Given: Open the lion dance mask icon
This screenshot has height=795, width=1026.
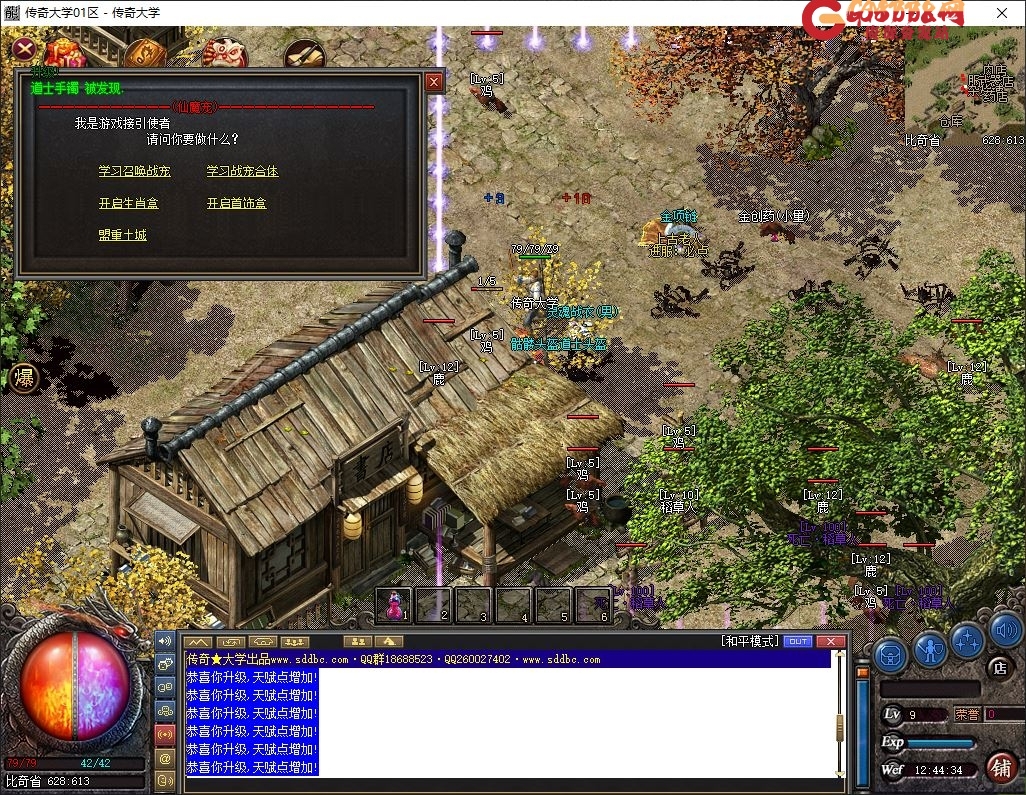Looking at the screenshot, I should click(x=224, y=55).
